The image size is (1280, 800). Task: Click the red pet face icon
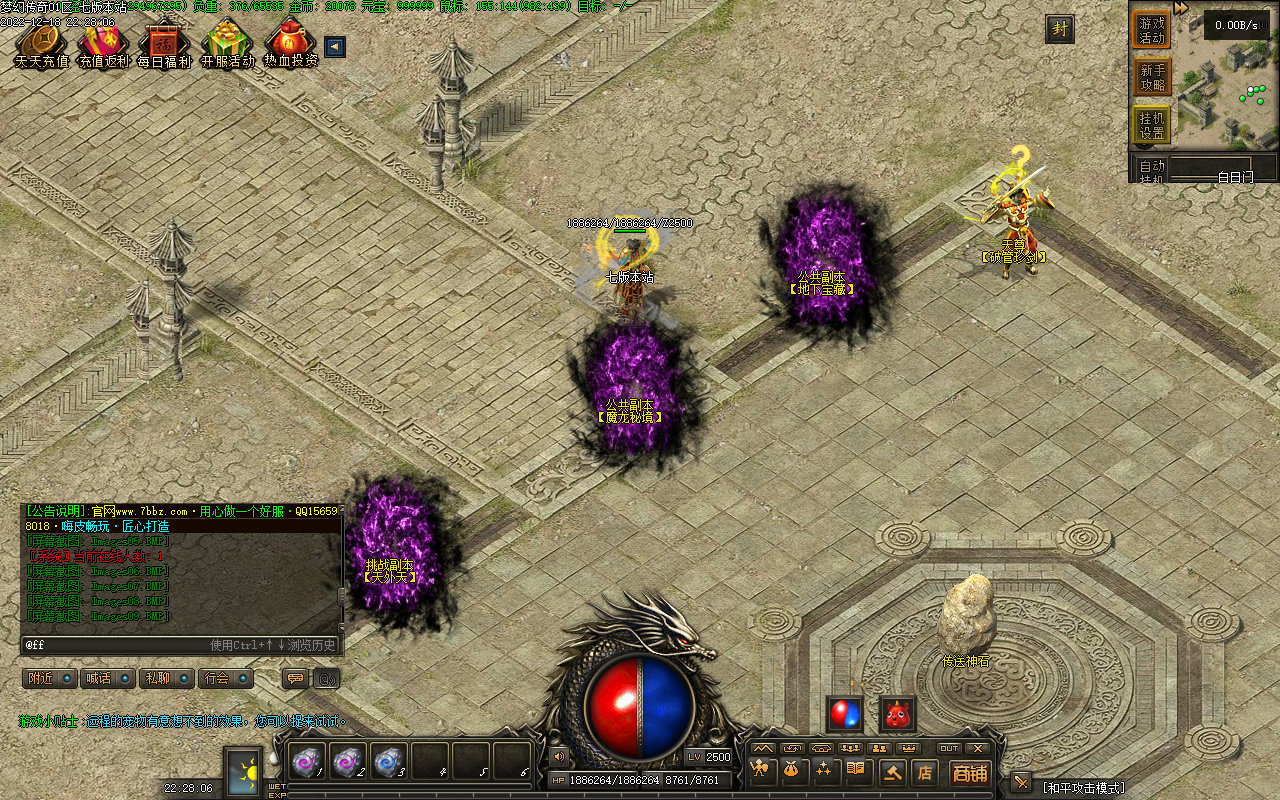coord(897,714)
